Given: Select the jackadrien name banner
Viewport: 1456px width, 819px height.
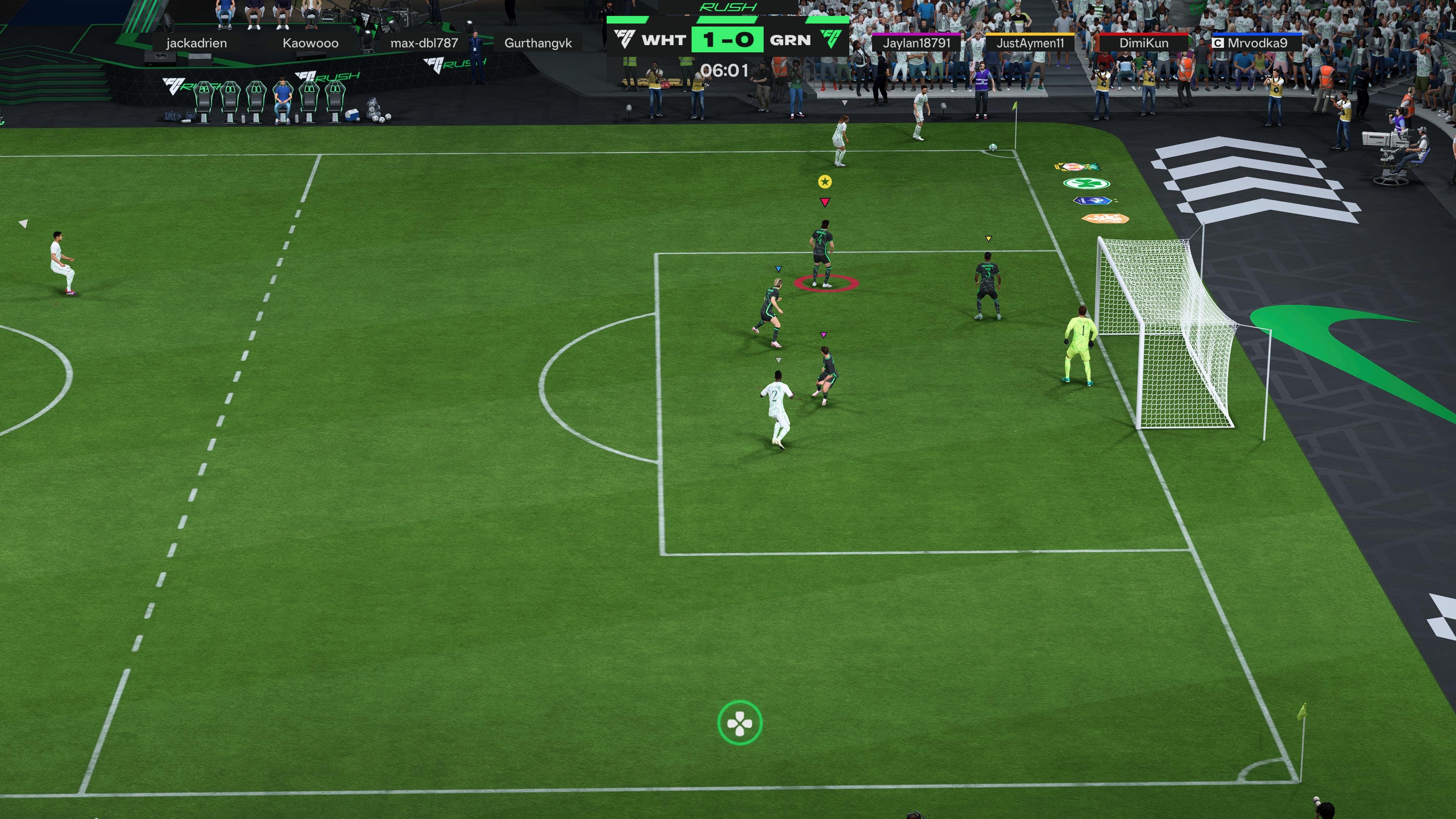Looking at the screenshot, I should [197, 43].
